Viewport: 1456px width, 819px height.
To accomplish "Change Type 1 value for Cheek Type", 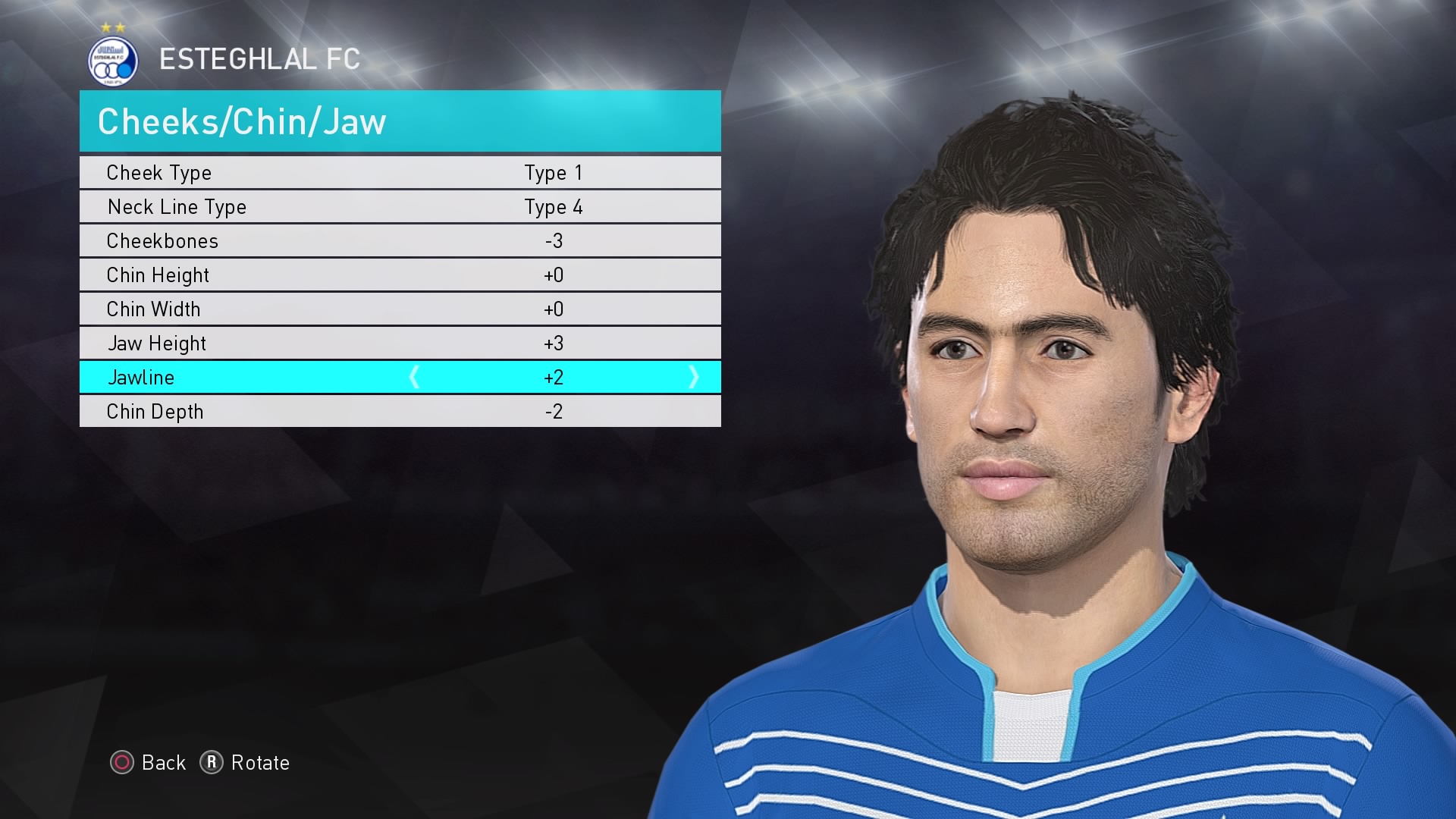I will point(553,172).
